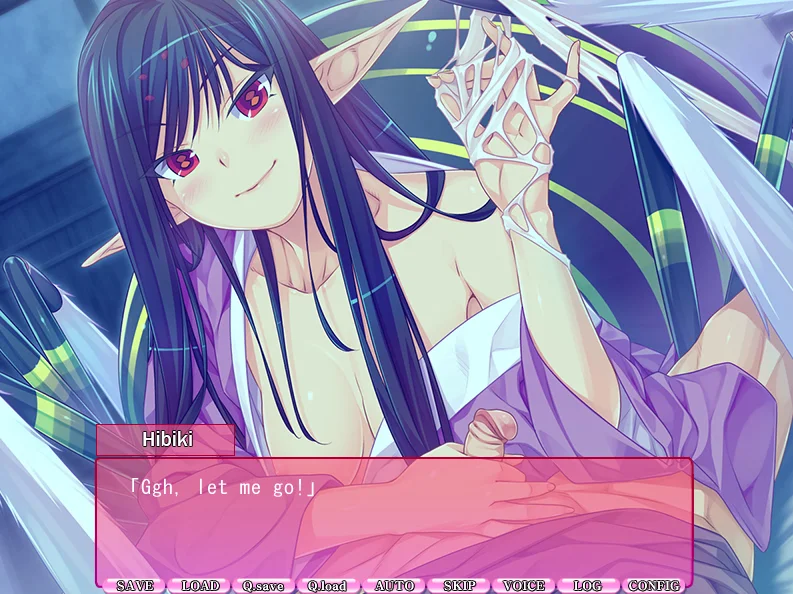793x594 pixels.
Task: Show the dialogue LOG
Action: tap(588, 585)
